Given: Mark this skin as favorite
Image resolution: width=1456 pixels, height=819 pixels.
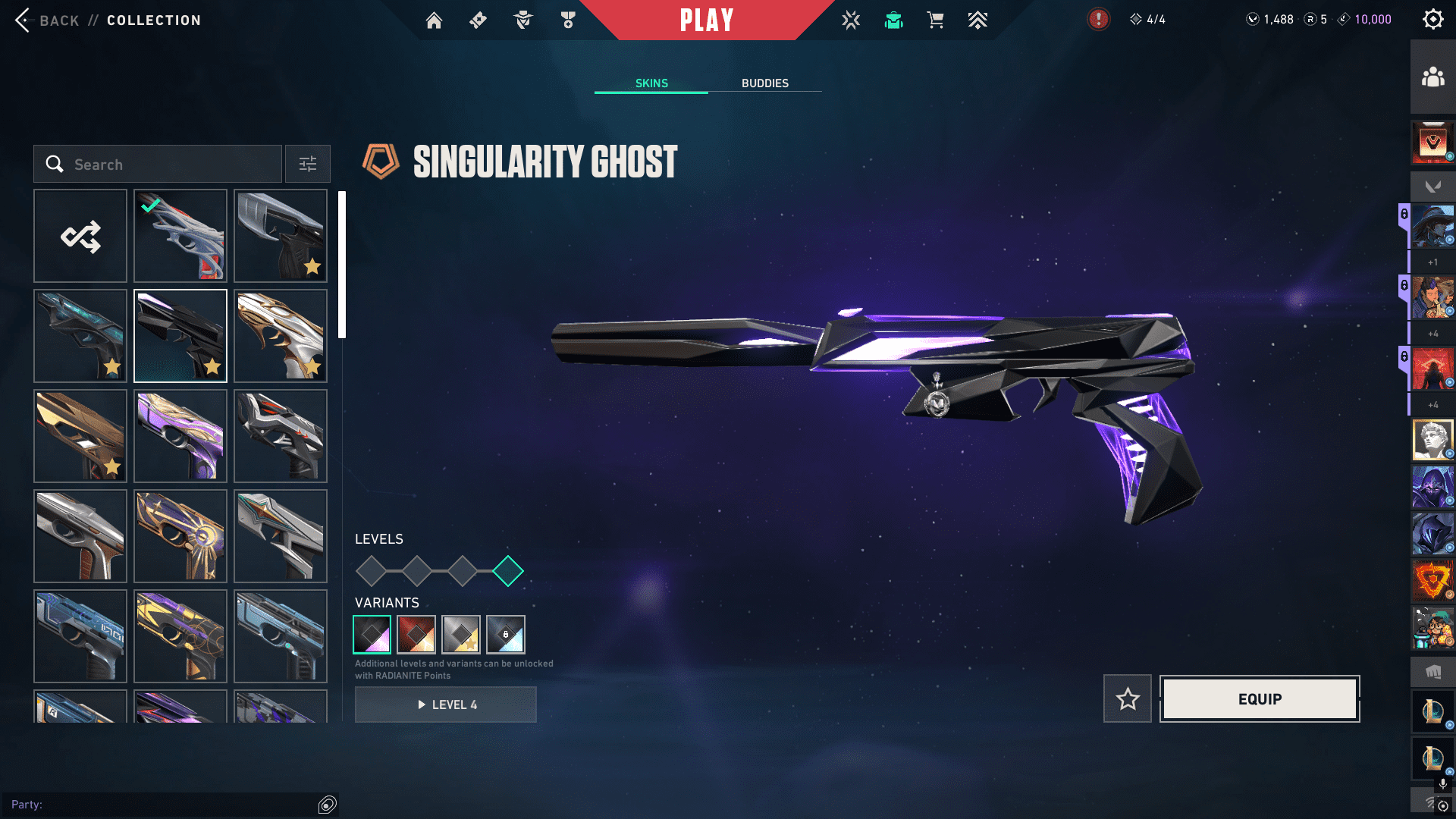Looking at the screenshot, I should 1128,699.
